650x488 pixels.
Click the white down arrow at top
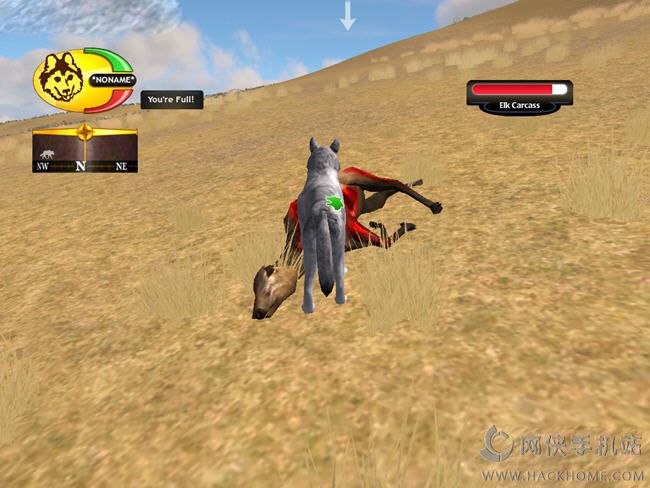pyautogui.click(x=348, y=16)
